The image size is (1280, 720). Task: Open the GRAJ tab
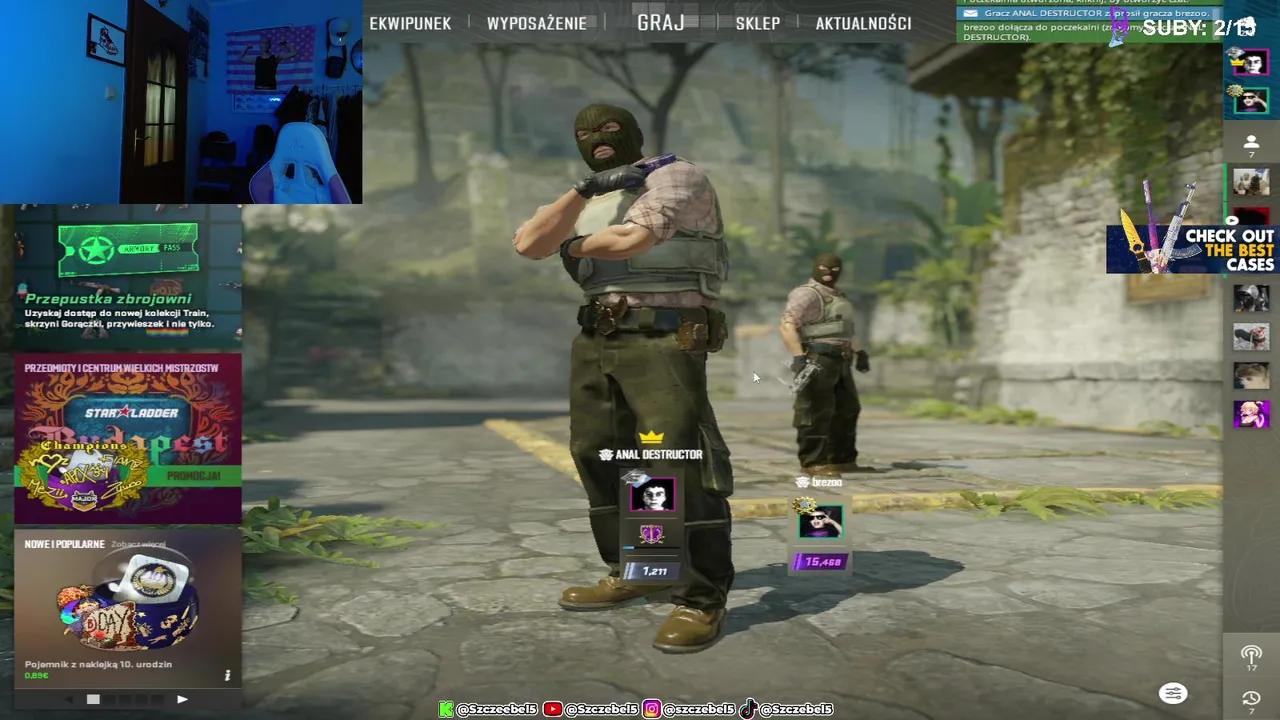660,23
